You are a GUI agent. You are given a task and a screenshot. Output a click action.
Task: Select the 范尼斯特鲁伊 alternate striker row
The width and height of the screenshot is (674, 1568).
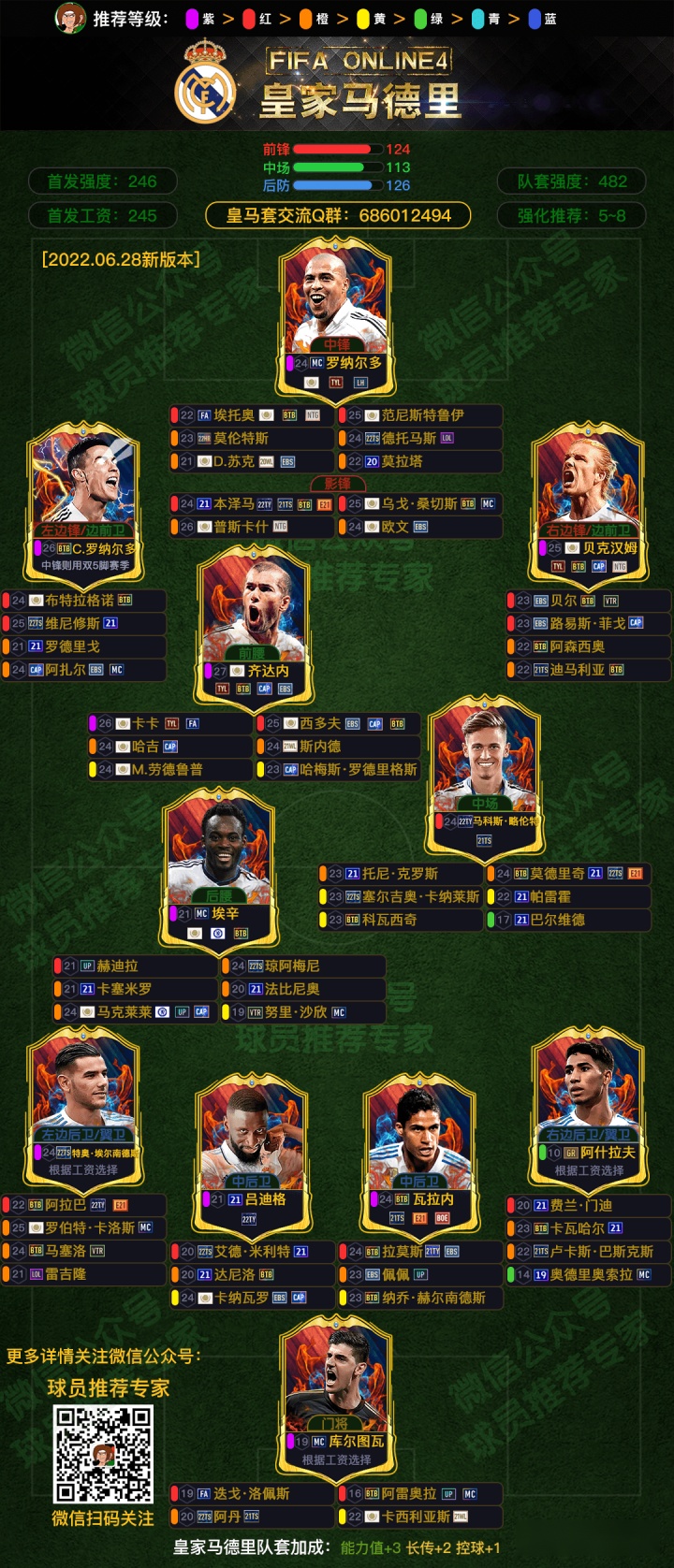tap(419, 415)
